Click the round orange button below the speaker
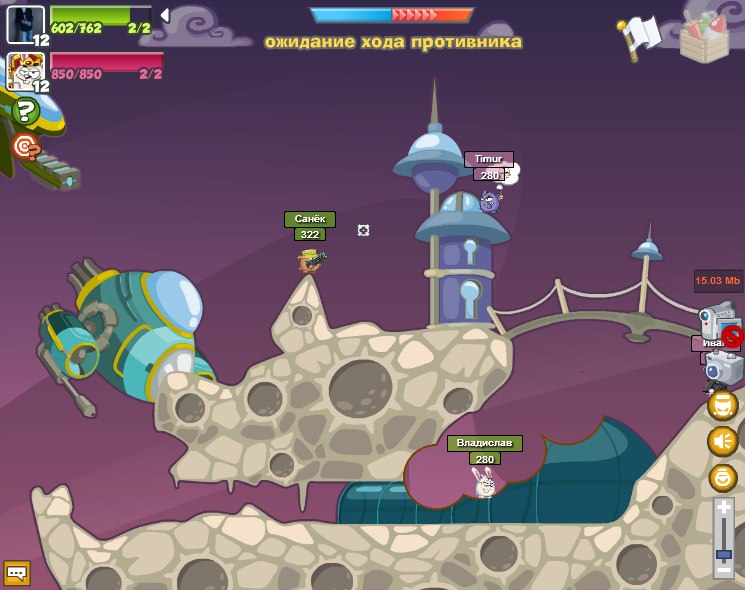The image size is (745, 590). (722, 477)
